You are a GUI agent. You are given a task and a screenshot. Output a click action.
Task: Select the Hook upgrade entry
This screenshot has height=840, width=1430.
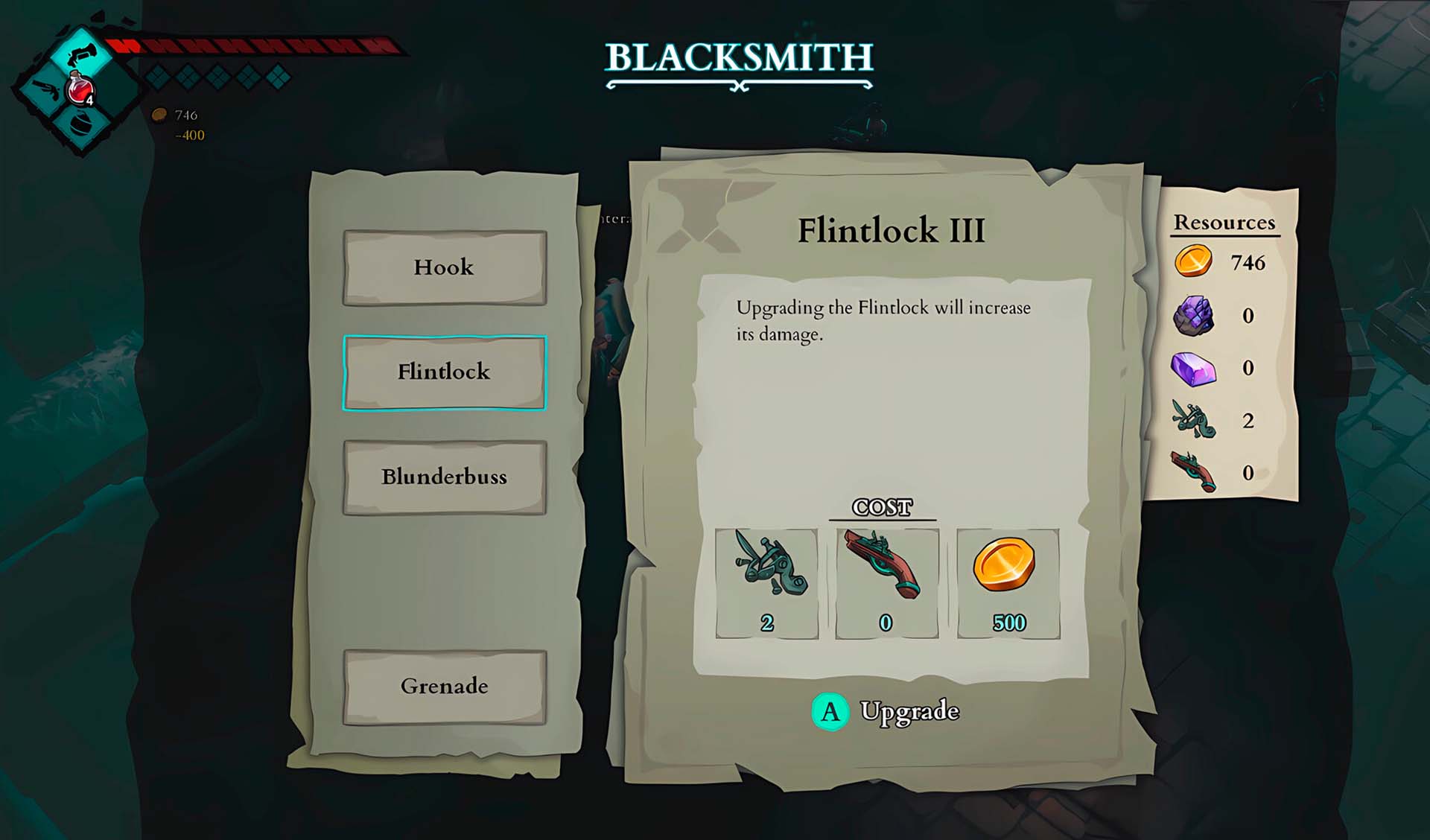445,267
